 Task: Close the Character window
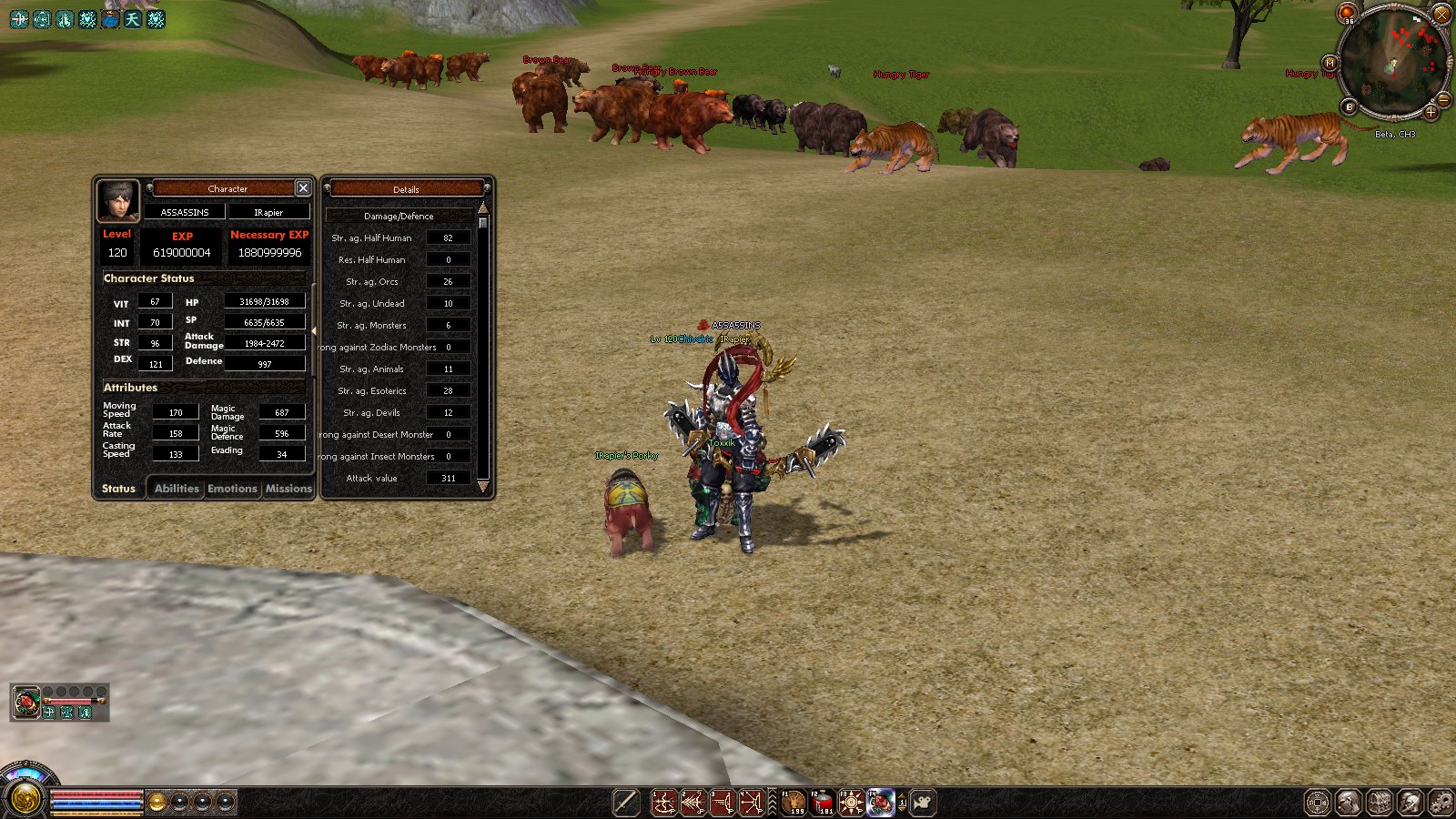click(x=303, y=188)
